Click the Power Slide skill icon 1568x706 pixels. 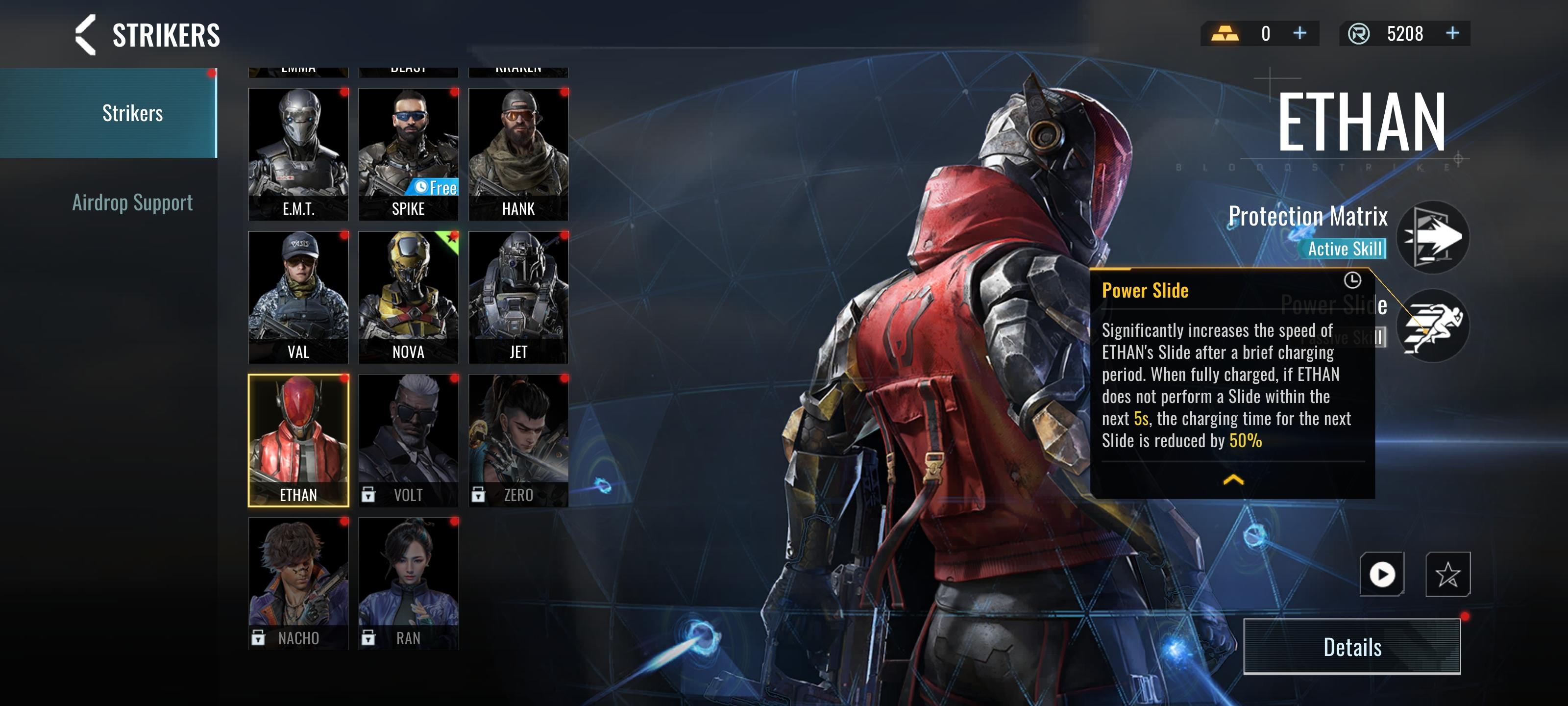1432,325
